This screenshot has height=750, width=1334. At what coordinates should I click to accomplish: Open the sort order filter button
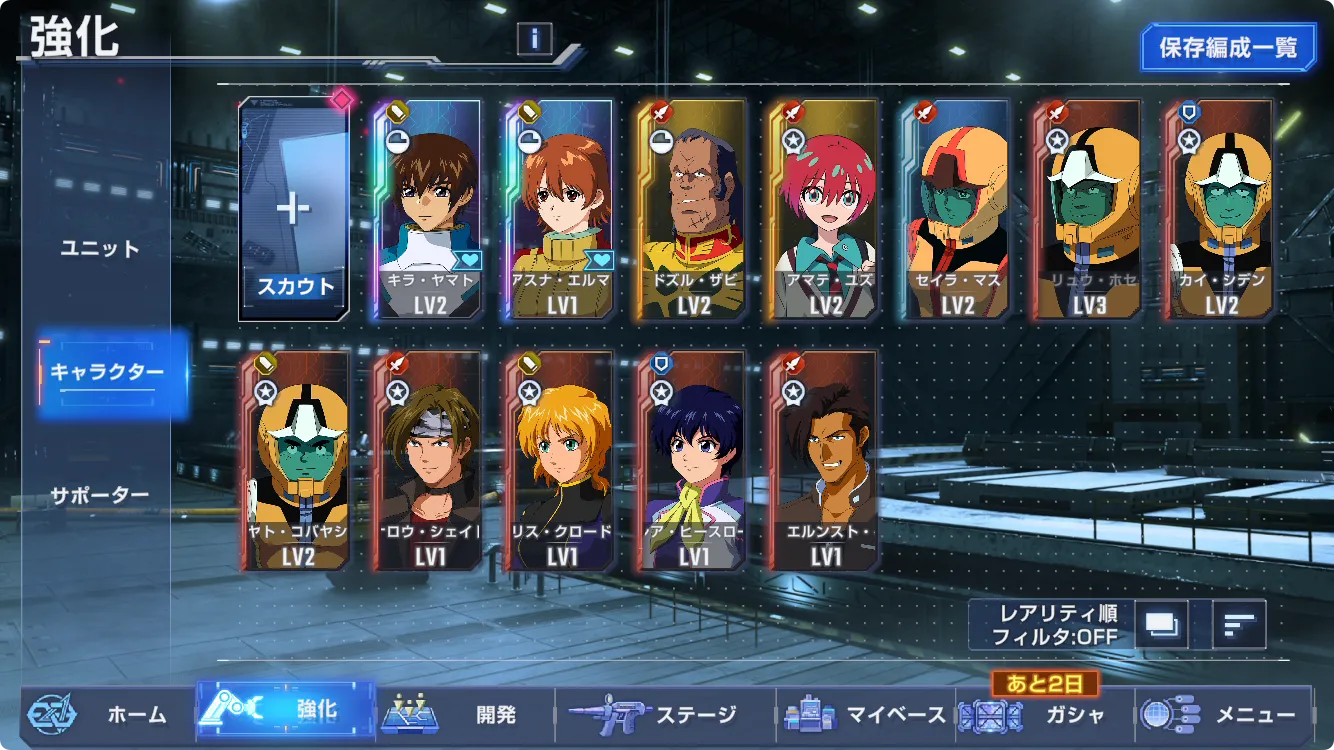1240,625
